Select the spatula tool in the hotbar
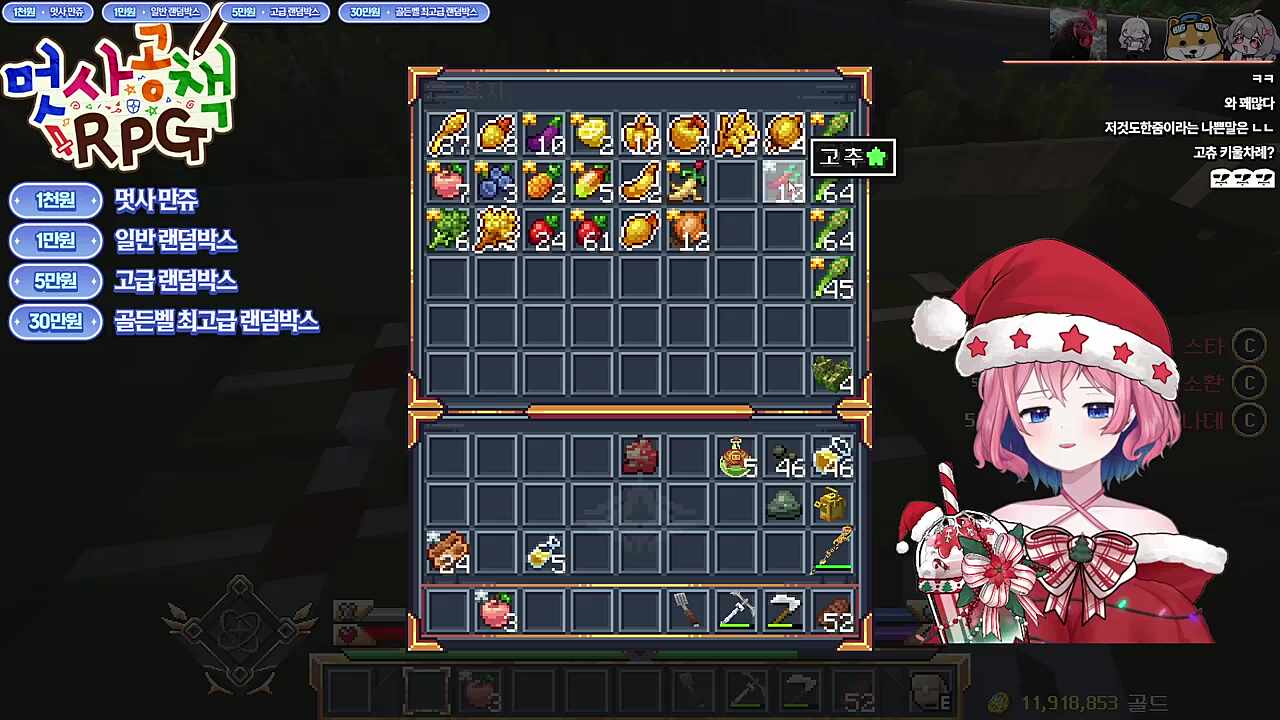The height and width of the screenshot is (720, 1280). click(688, 611)
